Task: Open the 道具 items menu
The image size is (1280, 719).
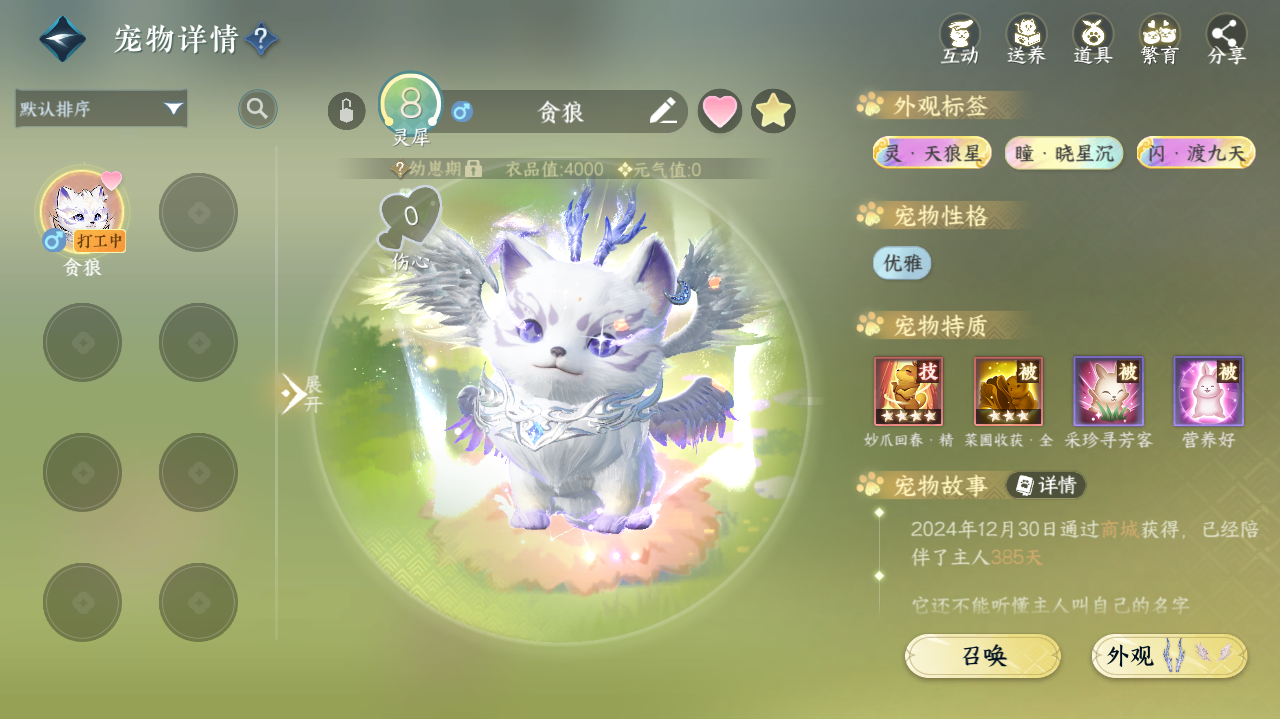Action: coord(1093,39)
